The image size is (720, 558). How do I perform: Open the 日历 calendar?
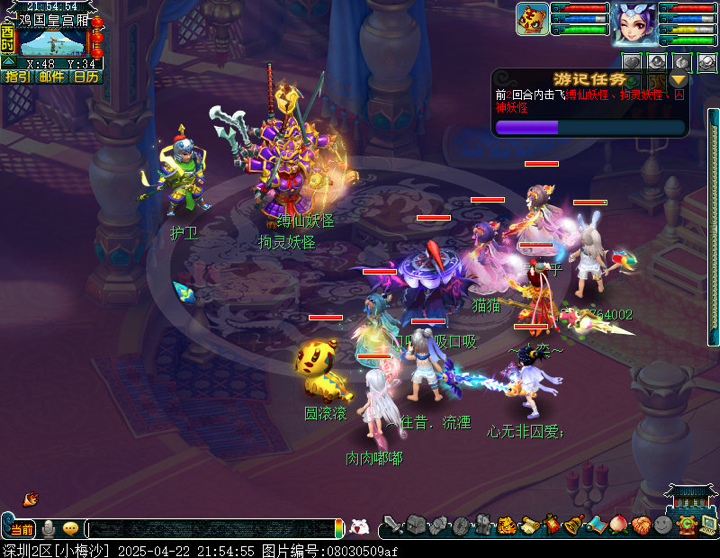coord(86,76)
